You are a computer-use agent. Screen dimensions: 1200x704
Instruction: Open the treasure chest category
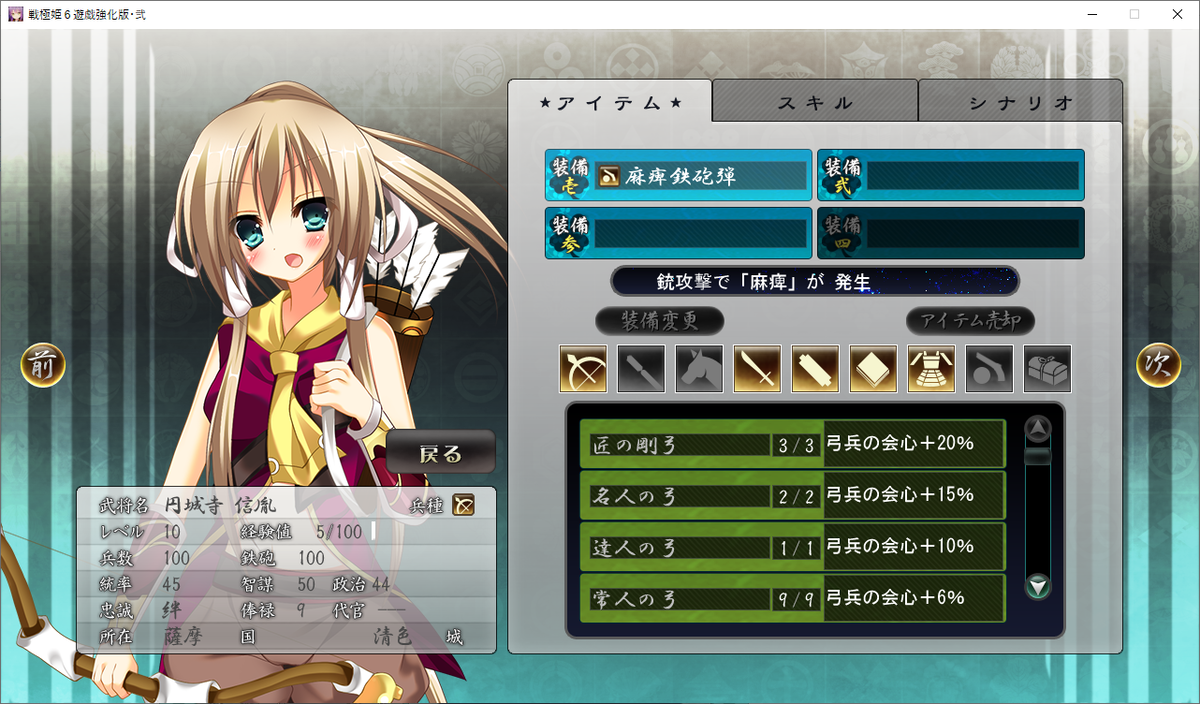1047,369
